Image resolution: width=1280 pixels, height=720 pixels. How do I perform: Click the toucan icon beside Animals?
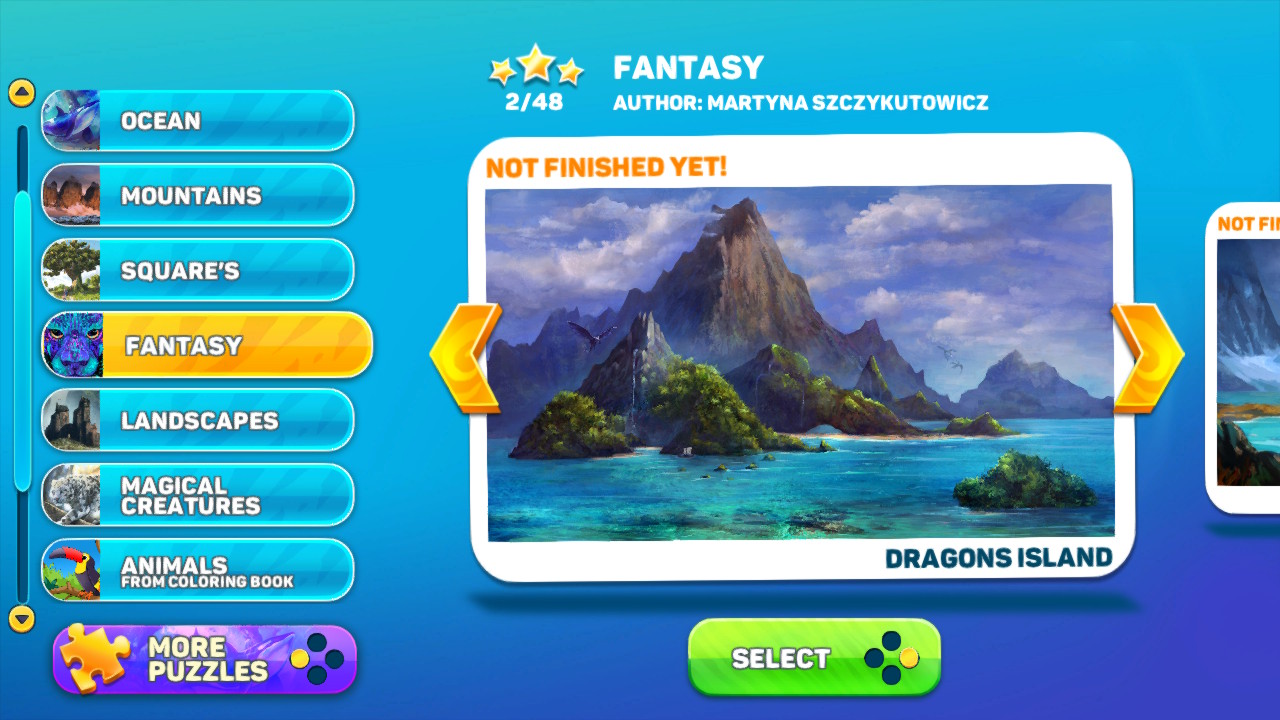click(70, 568)
